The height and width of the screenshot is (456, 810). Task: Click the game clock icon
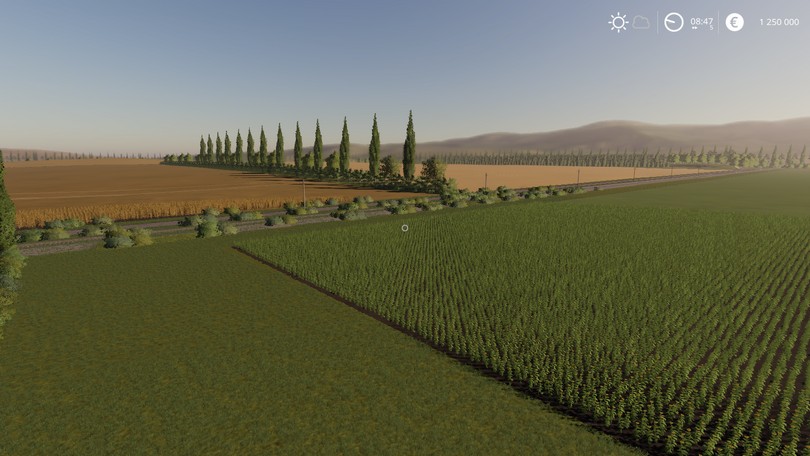click(x=674, y=22)
